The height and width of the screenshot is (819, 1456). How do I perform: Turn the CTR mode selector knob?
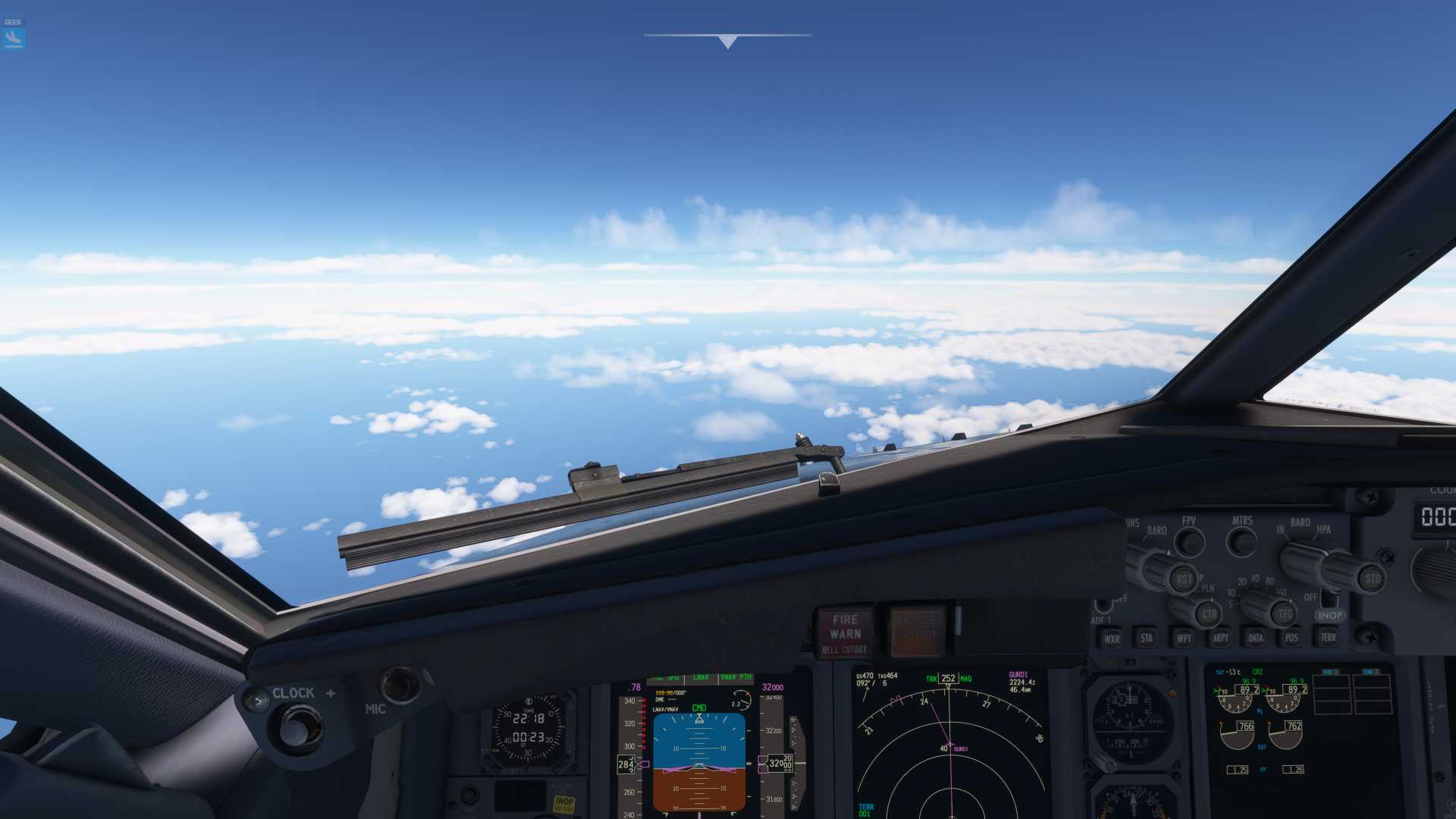click(1210, 614)
